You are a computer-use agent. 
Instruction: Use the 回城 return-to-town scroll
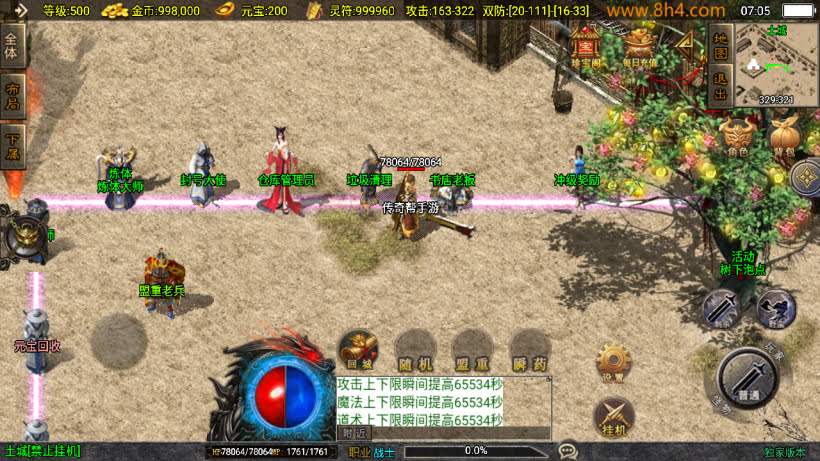coord(357,349)
